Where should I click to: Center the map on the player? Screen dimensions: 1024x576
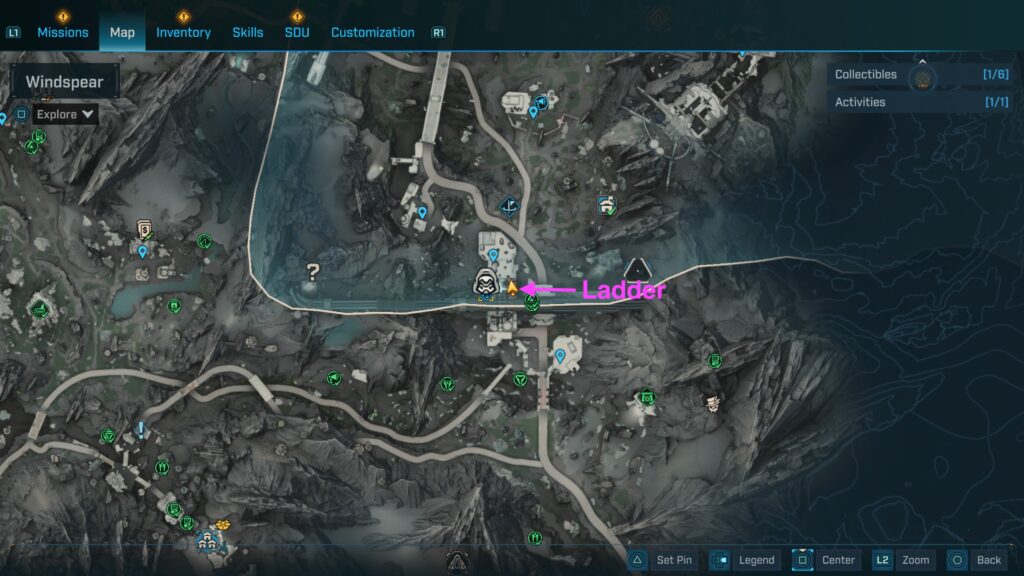click(x=826, y=560)
